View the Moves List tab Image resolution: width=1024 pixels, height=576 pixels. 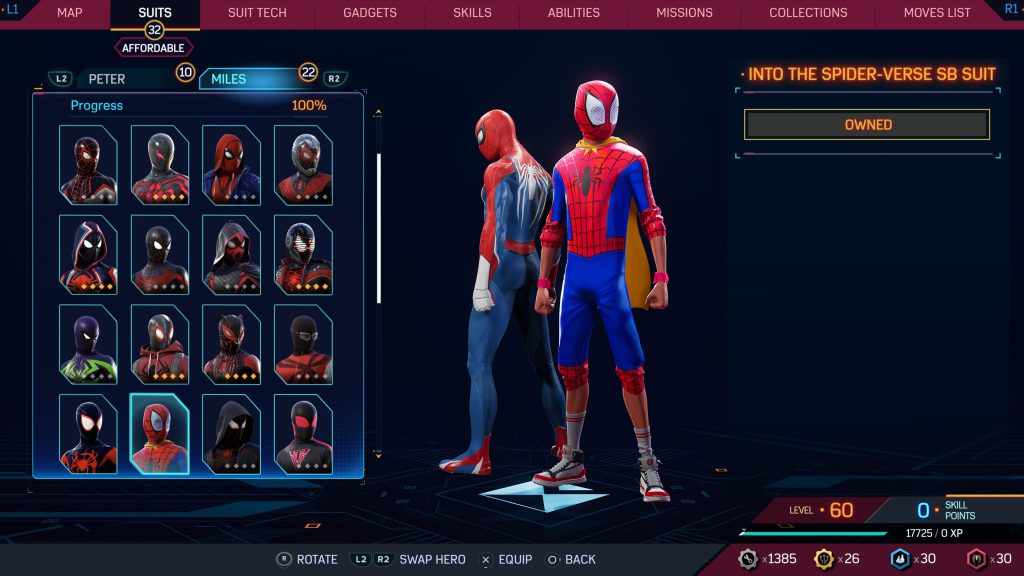pyautogui.click(x=937, y=13)
